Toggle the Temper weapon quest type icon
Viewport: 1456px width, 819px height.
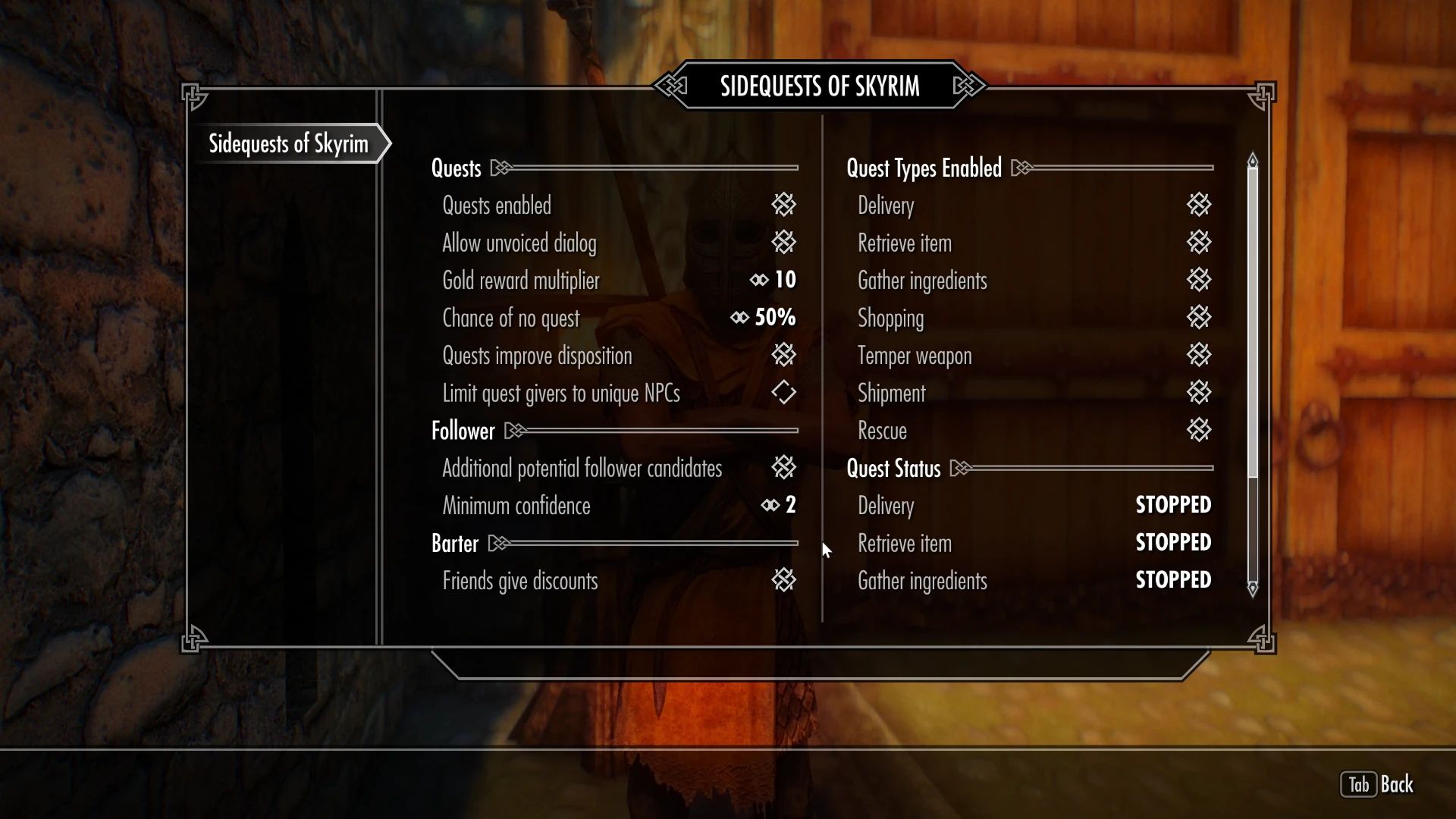tap(1198, 355)
